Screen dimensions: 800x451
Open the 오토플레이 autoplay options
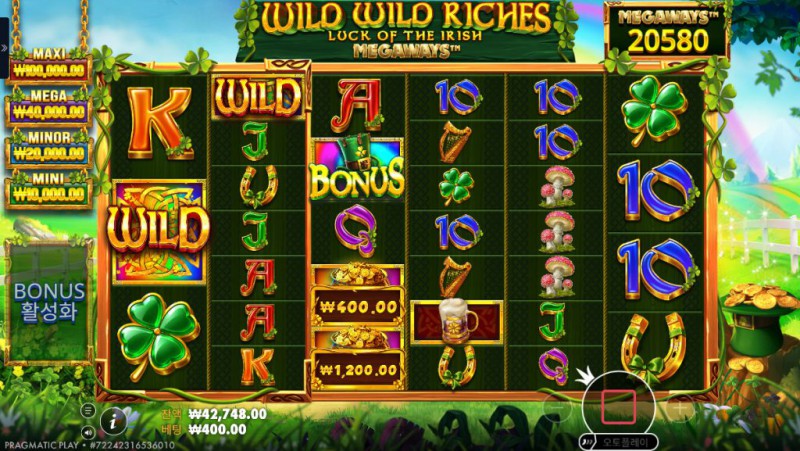tap(620, 440)
